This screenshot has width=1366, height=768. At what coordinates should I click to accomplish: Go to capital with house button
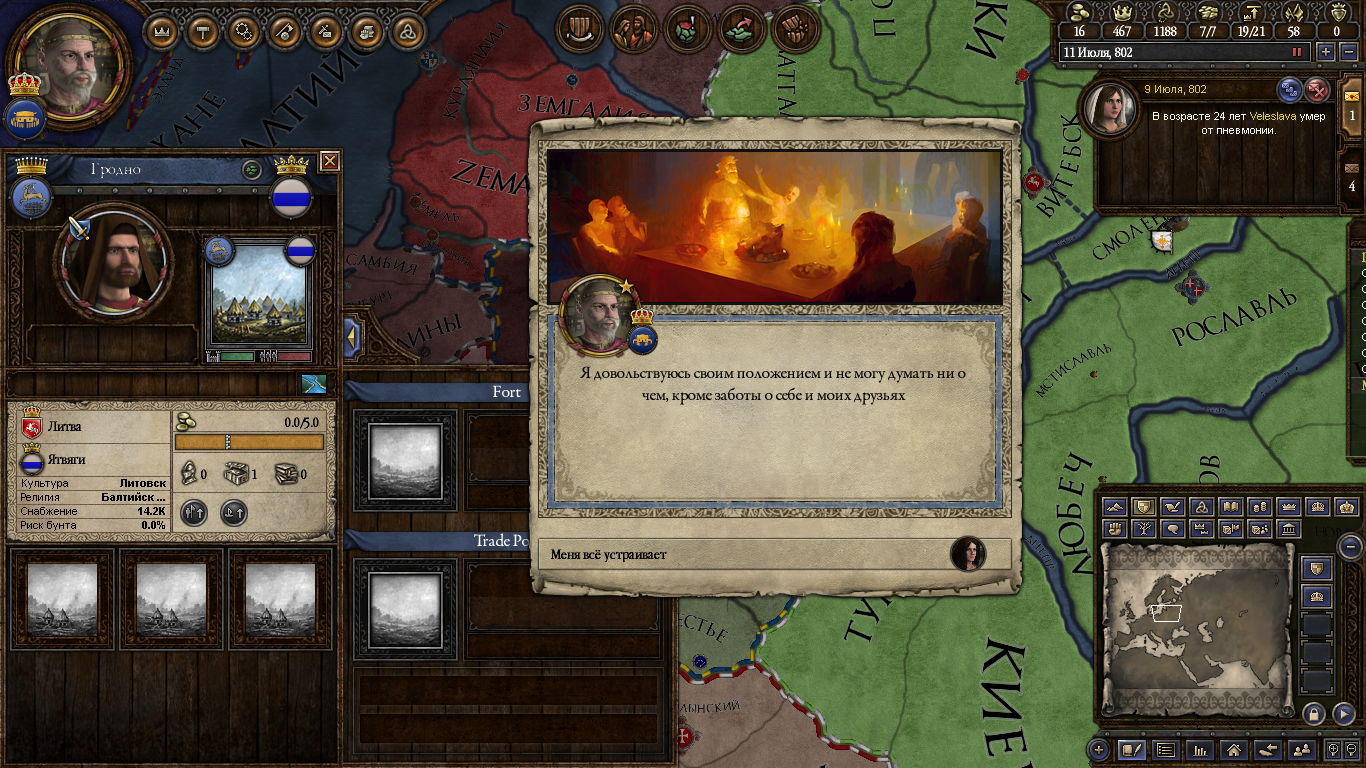tap(1233, 749)
